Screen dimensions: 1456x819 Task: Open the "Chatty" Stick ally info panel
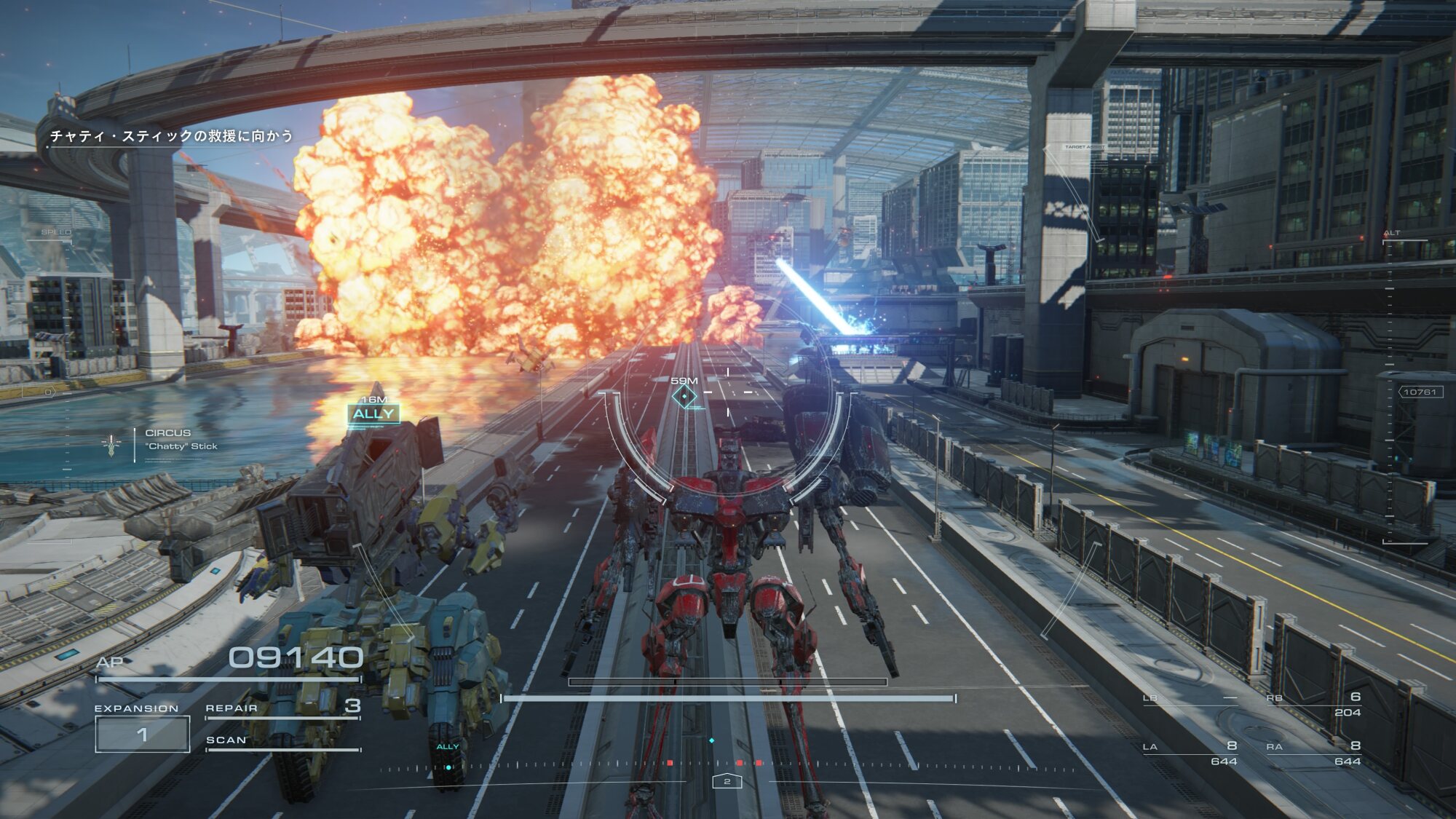tap(181, 440)
